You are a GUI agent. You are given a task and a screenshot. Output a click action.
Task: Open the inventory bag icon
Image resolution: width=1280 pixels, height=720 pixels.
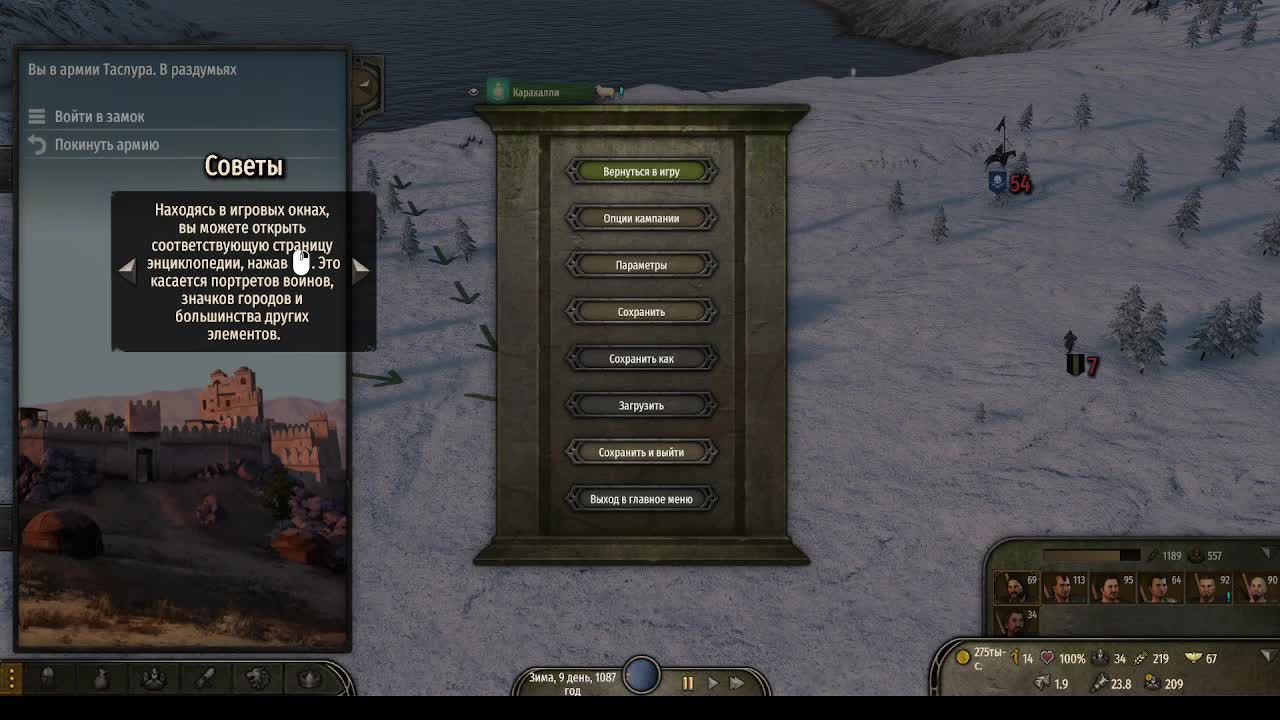click(100, 677)
